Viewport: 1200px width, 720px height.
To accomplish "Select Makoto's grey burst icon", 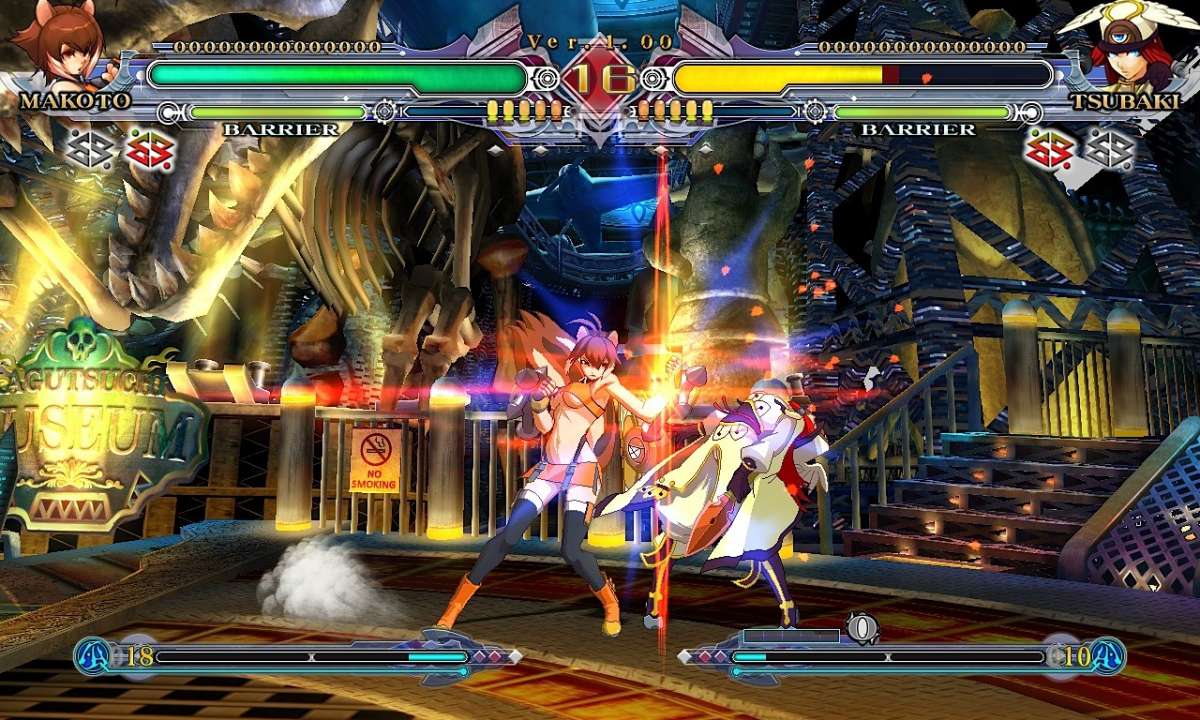I will [x=89, y=149].
